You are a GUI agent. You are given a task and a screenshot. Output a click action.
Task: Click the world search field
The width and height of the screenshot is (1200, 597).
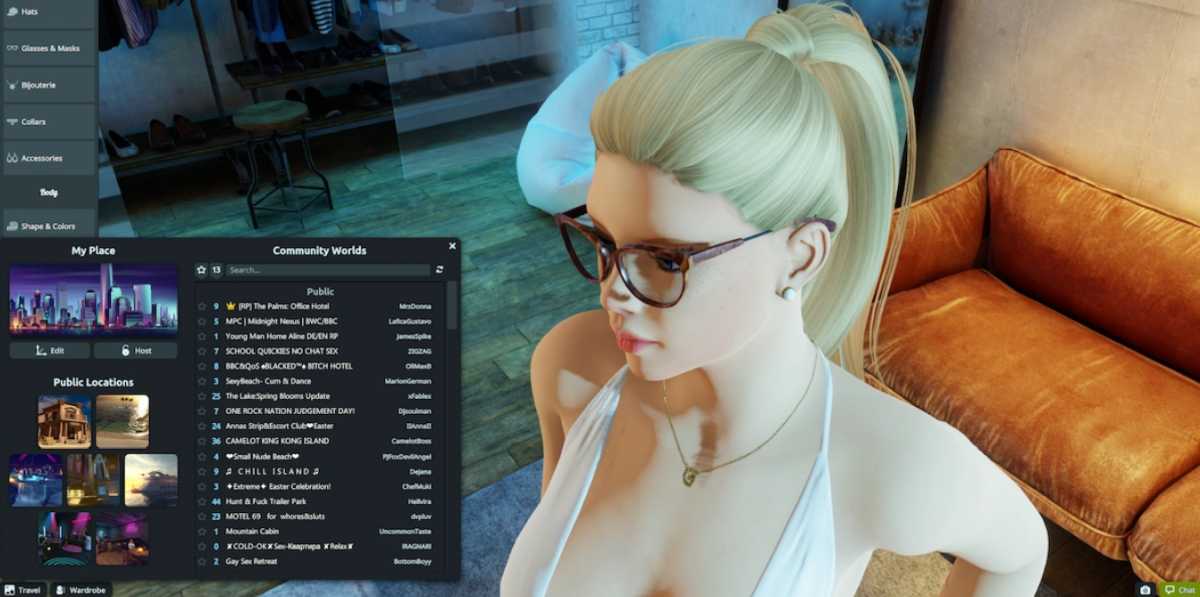(327, 270)
